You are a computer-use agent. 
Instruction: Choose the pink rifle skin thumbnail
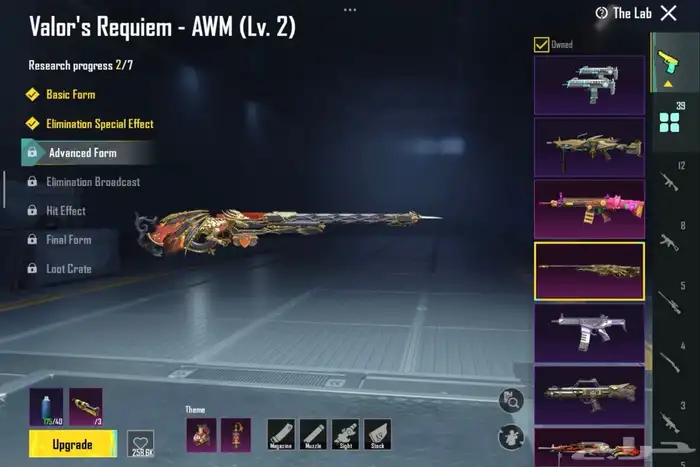(589, 209)
